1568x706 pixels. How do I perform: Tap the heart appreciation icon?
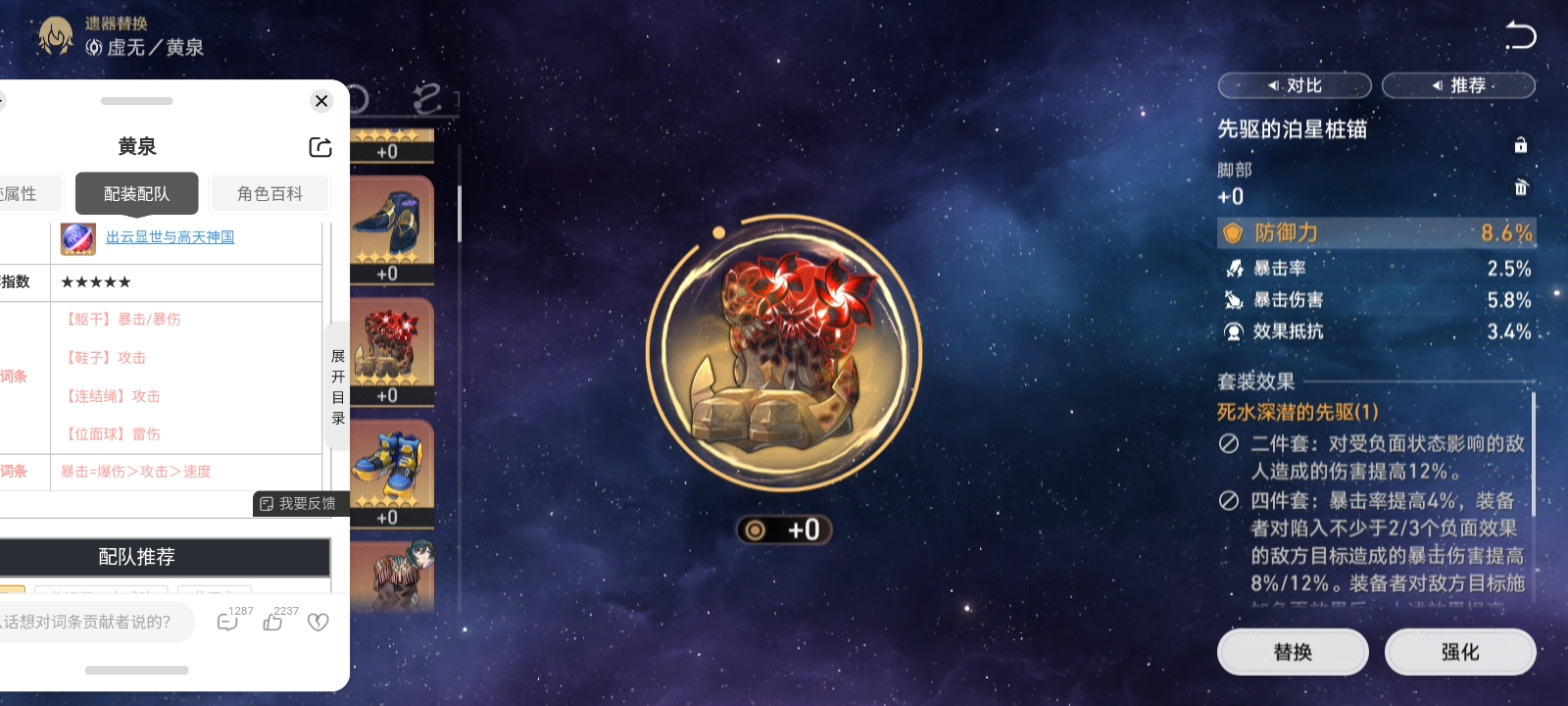tap(318, 622)
